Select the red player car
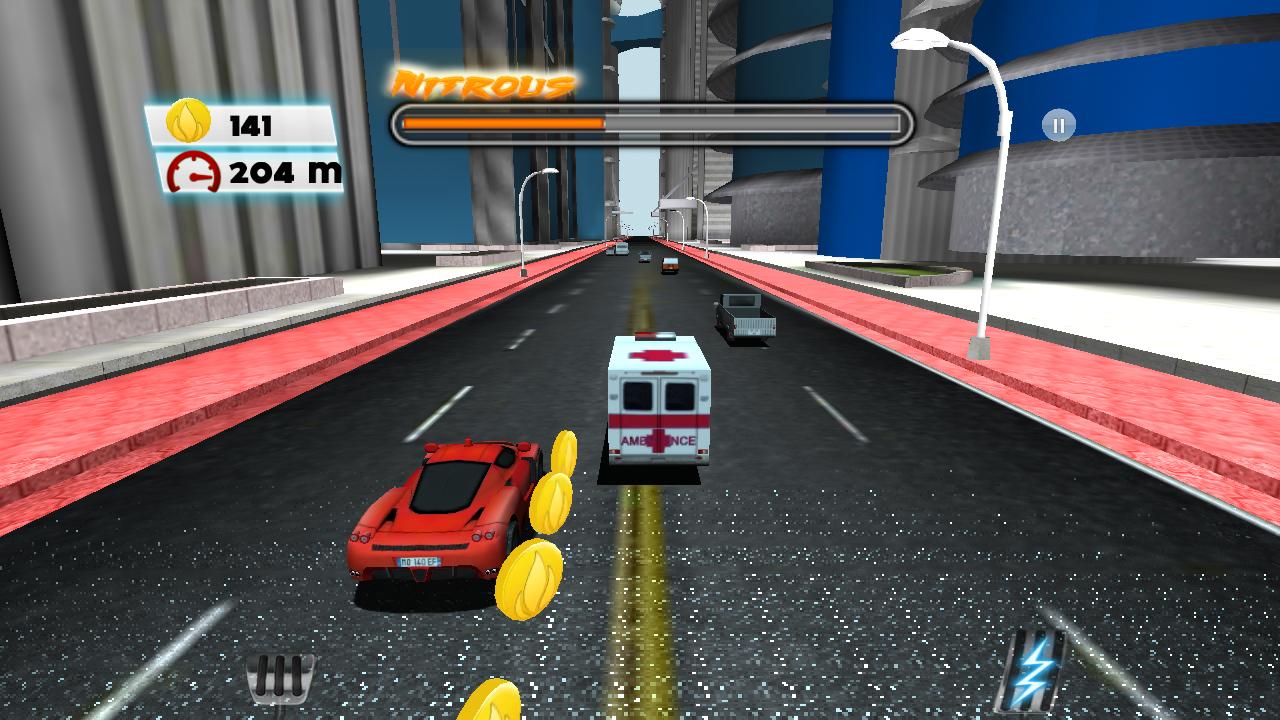This screenshot has height=720, width=1280. tap(448, 510)
